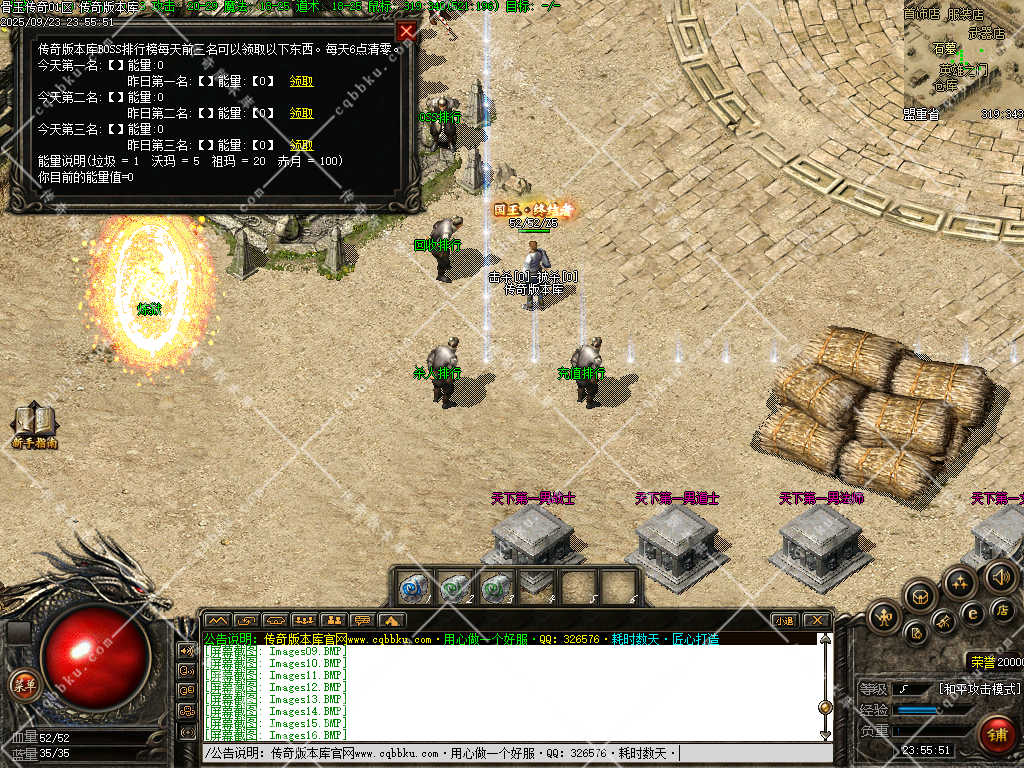1024x768 pixels.
Task: Open the minimap in the corner
Action: (x=962, y=60)
